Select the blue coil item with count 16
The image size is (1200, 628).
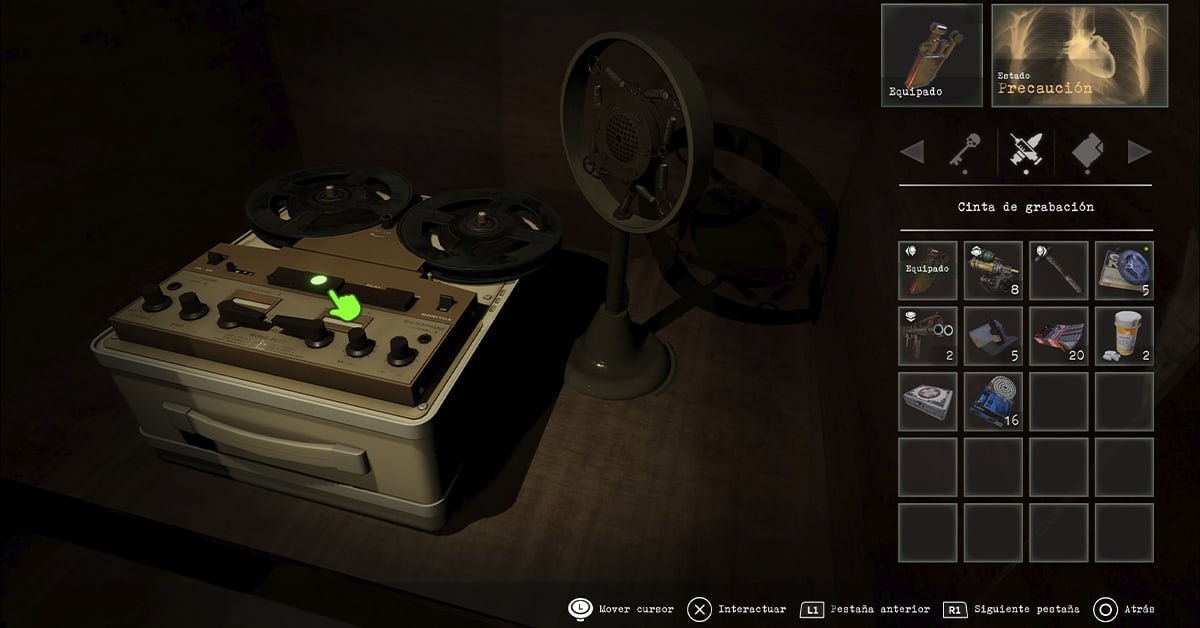[993, 402]
